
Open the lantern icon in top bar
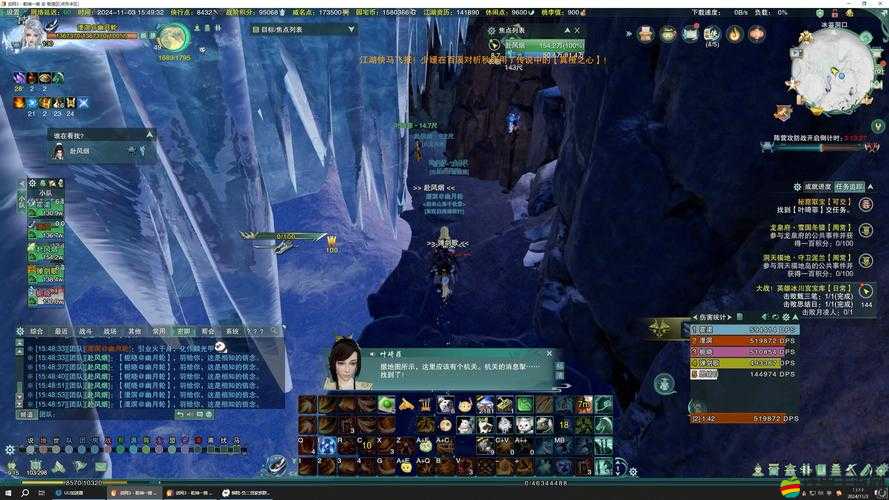point(756,34)
